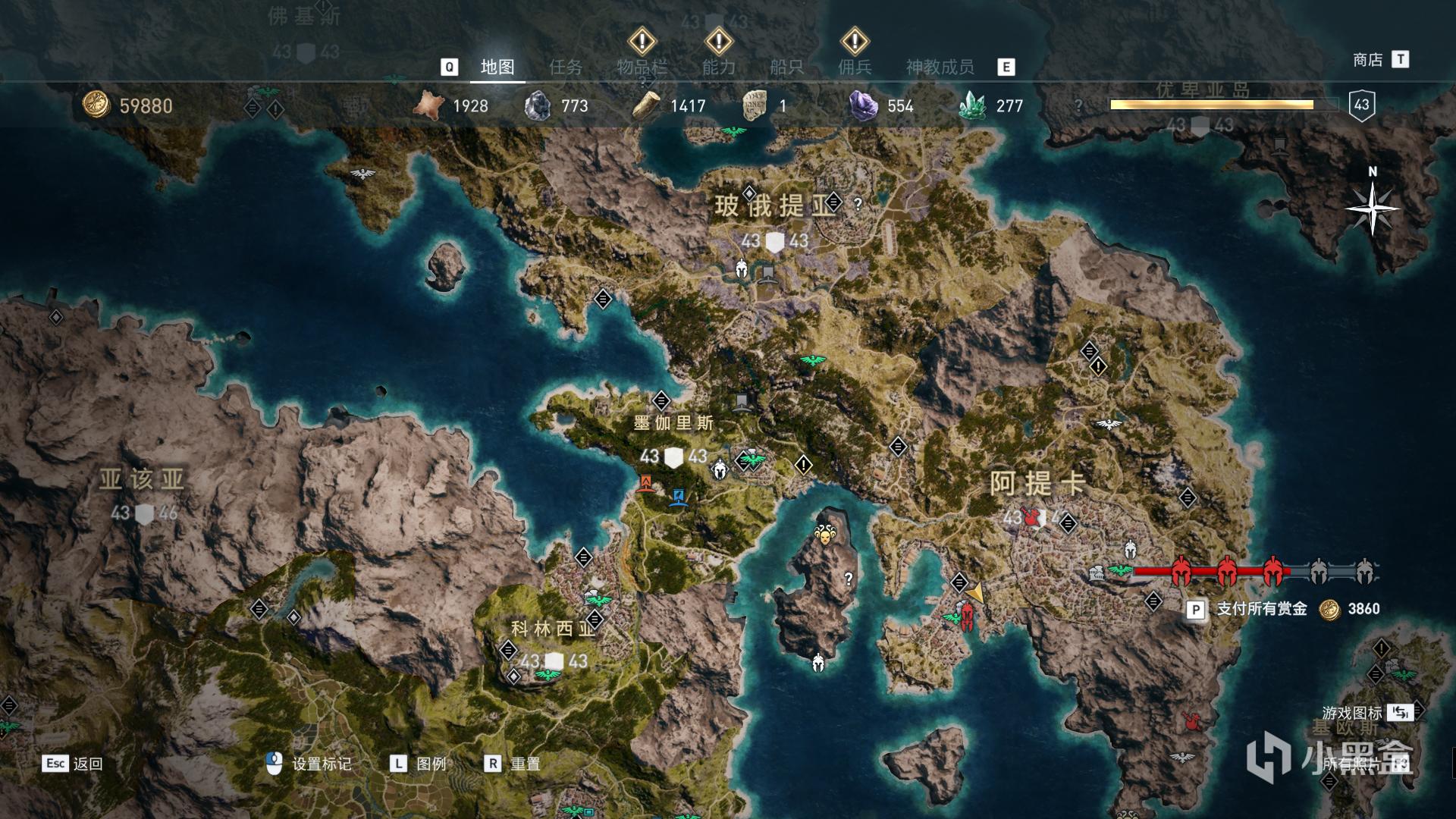
Task: Select the 地图 map tab
Action: (497, 67)
